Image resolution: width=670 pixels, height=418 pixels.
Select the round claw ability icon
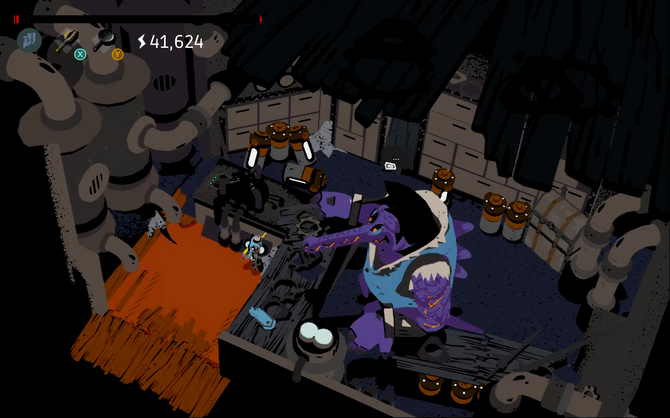pos(29,41)
